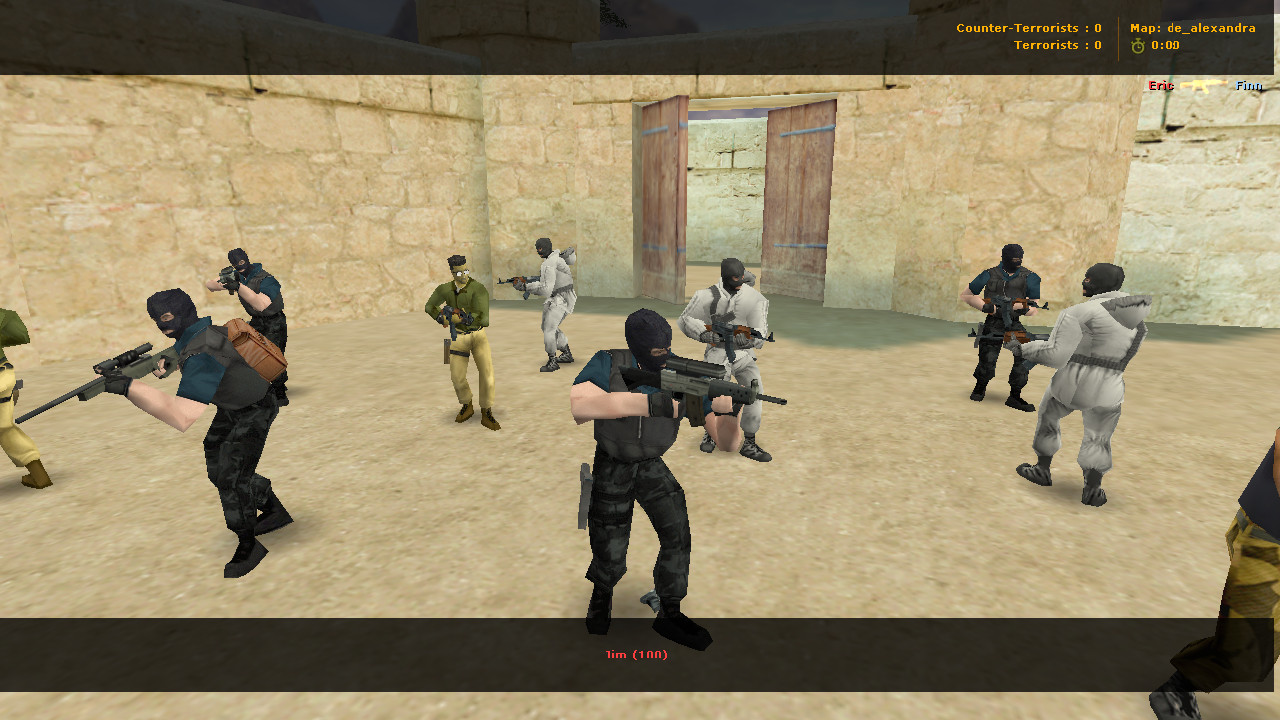The image size is (1280, 720).
Task: Select the name Finn in the kill feed
Action: [x=1248, y=86]
